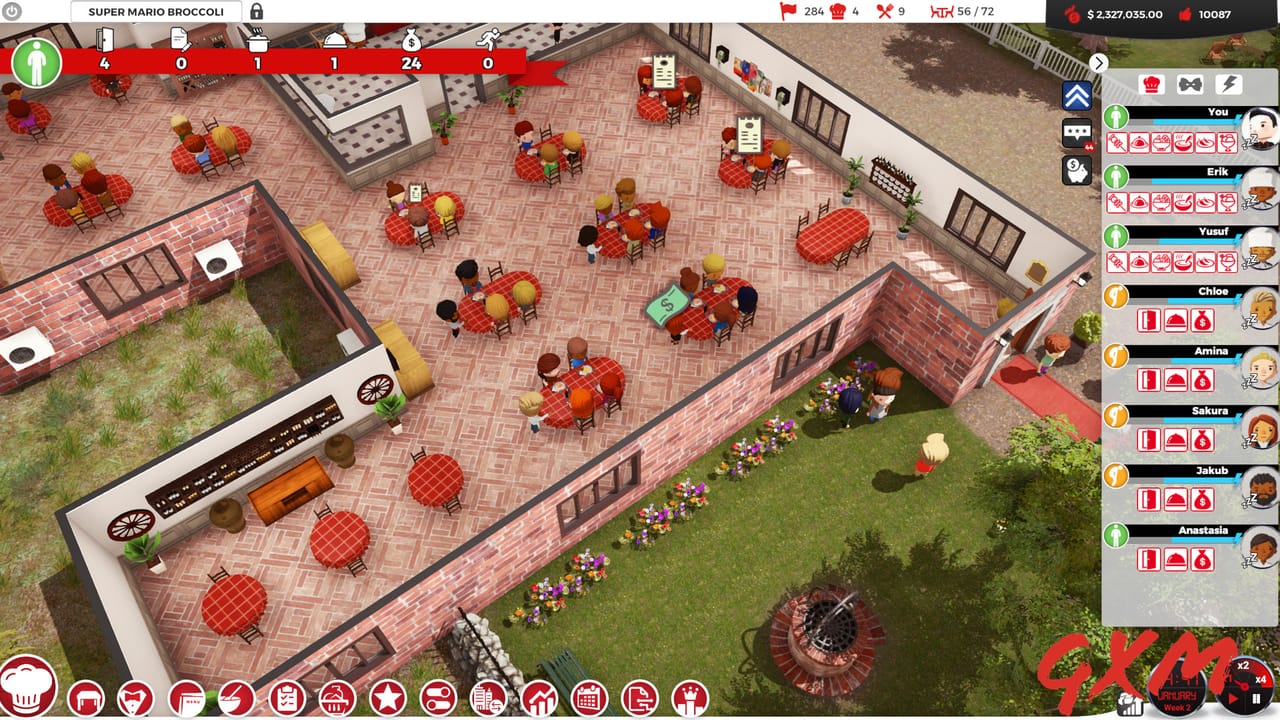This screenshot has height=720, width=1280.
Task: Open the menu editor book icon
Action: (x=188, y=700)
